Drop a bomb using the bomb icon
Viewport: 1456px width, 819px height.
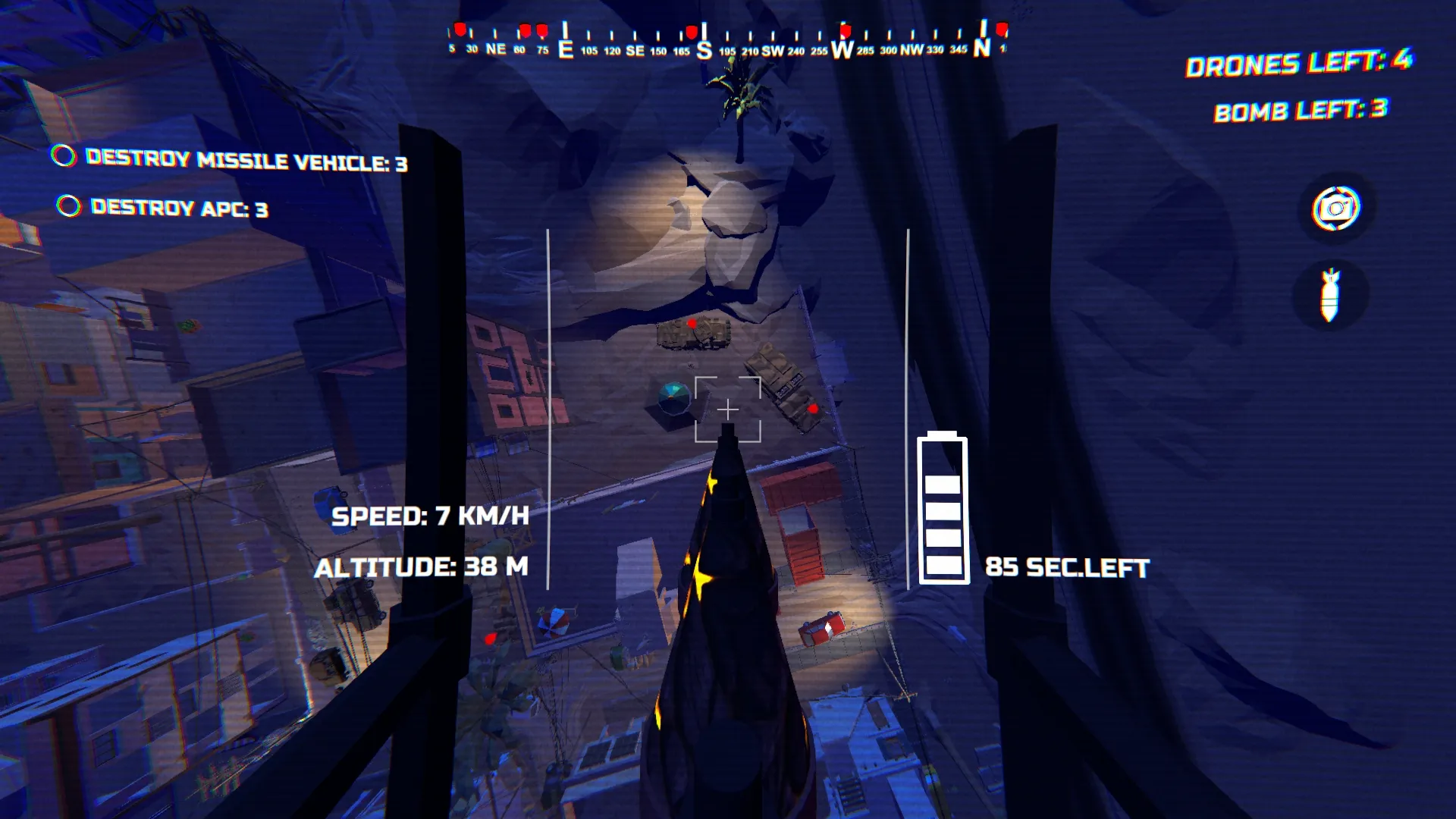point(1330,295)
